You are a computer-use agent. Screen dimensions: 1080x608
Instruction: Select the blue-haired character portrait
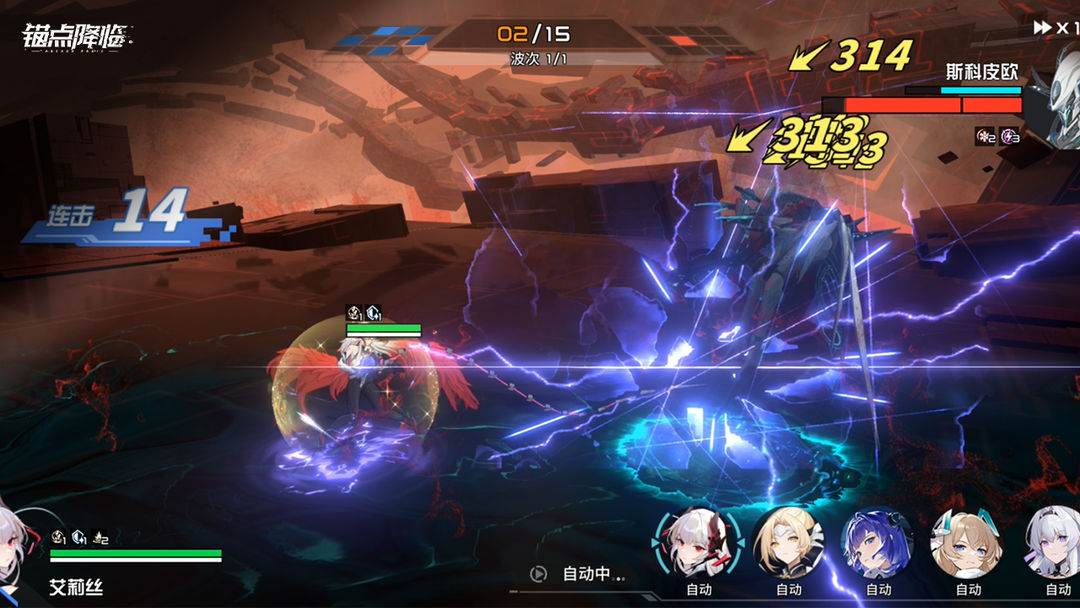(x=876, y=541)
